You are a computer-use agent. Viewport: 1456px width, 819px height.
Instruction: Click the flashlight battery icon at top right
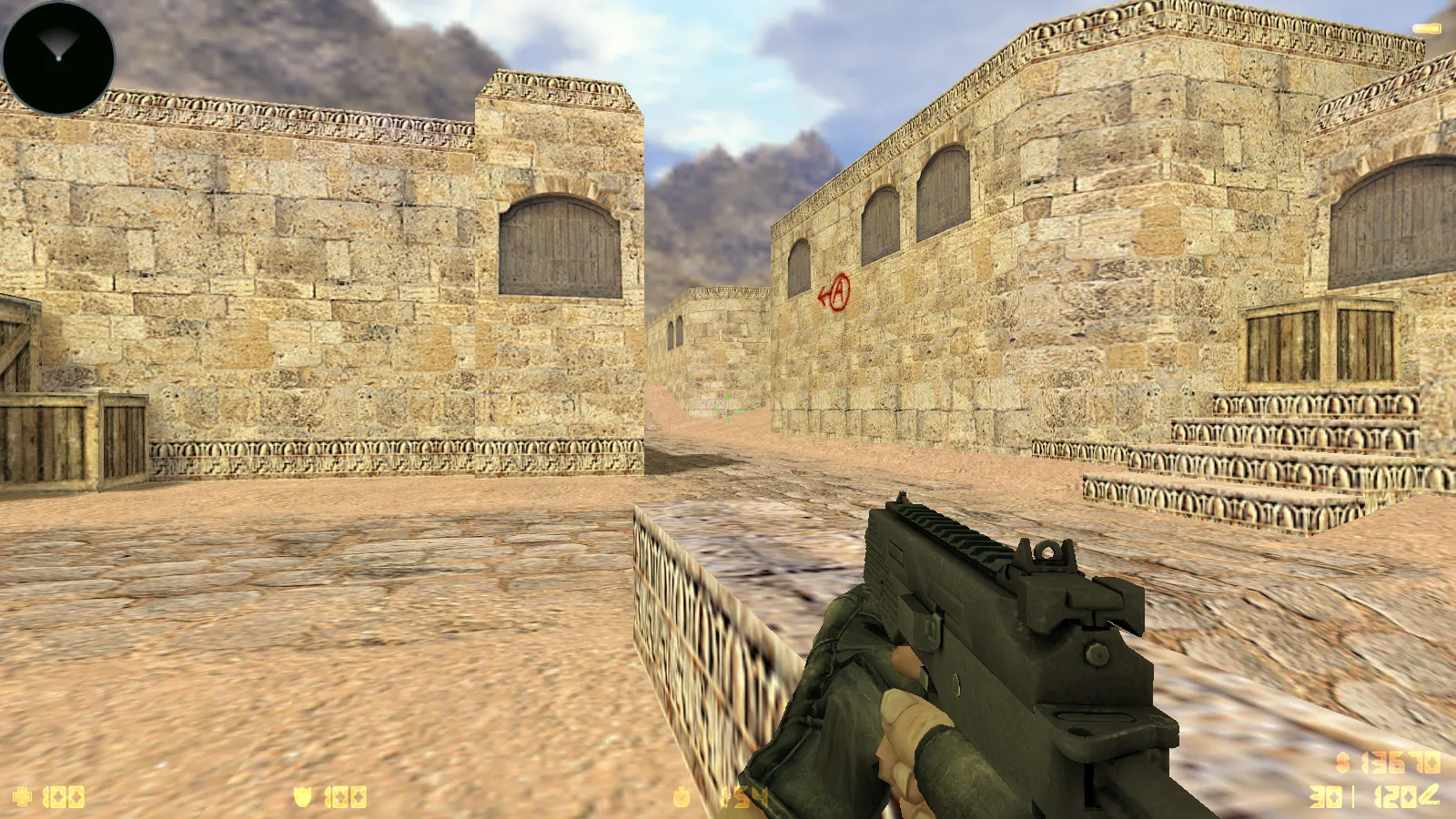pyautogui.click(x=1429, y=27)
